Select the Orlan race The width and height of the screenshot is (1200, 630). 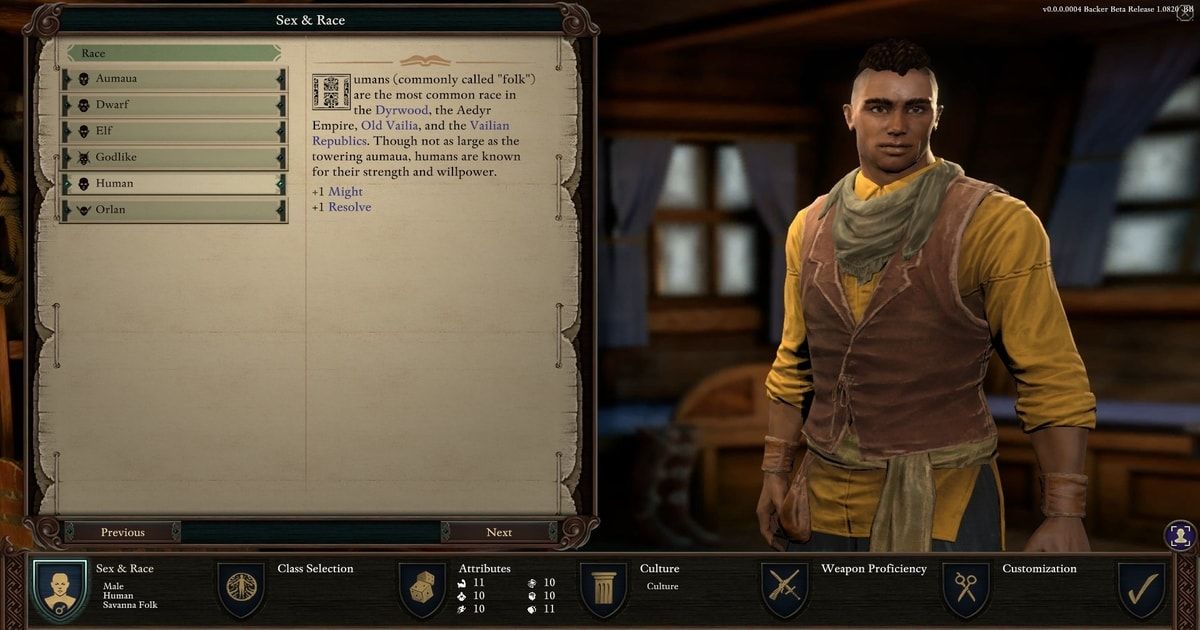pyautogui.click(x=174, y=210)
